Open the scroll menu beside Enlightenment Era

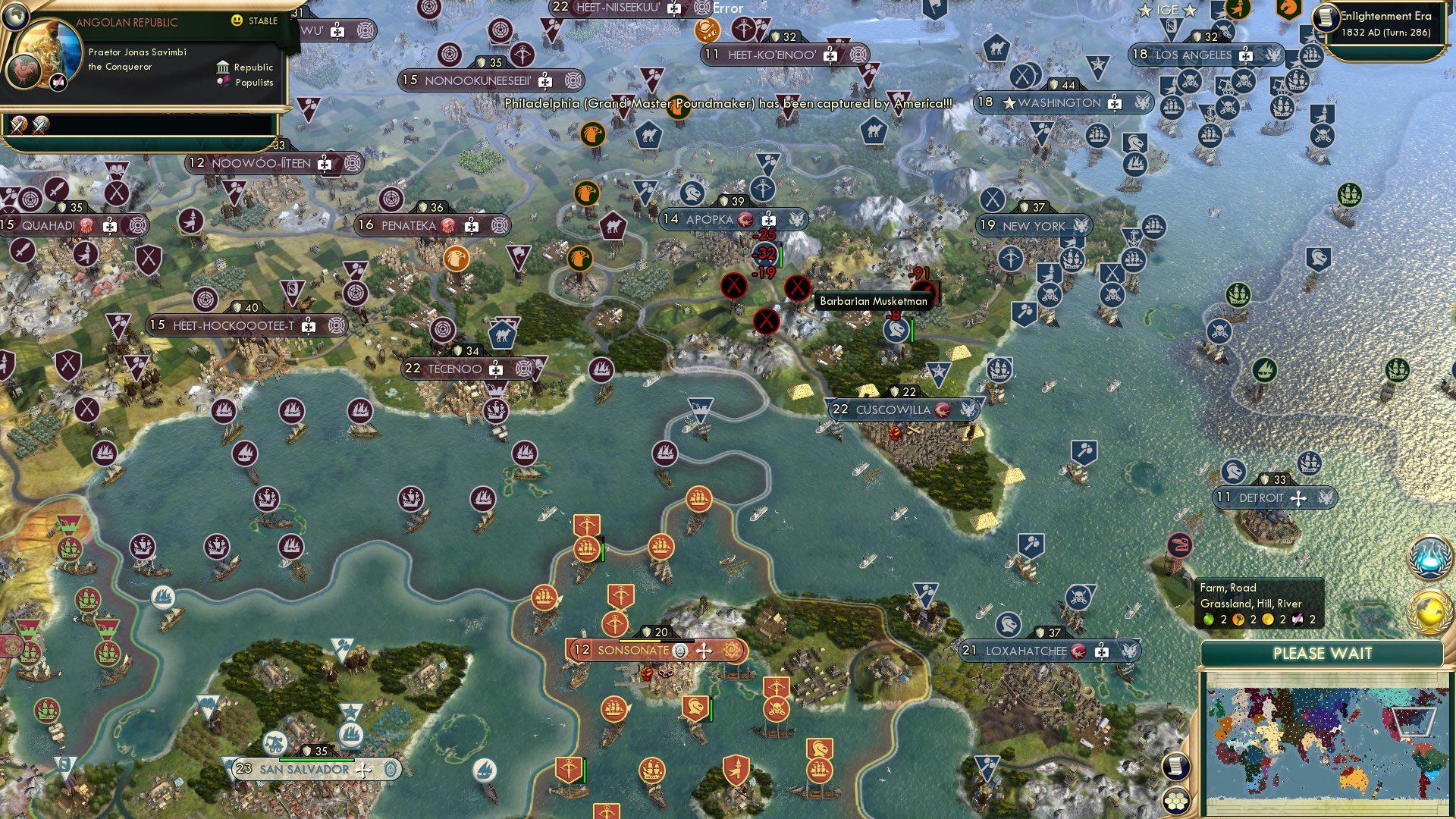point(1326,17)
